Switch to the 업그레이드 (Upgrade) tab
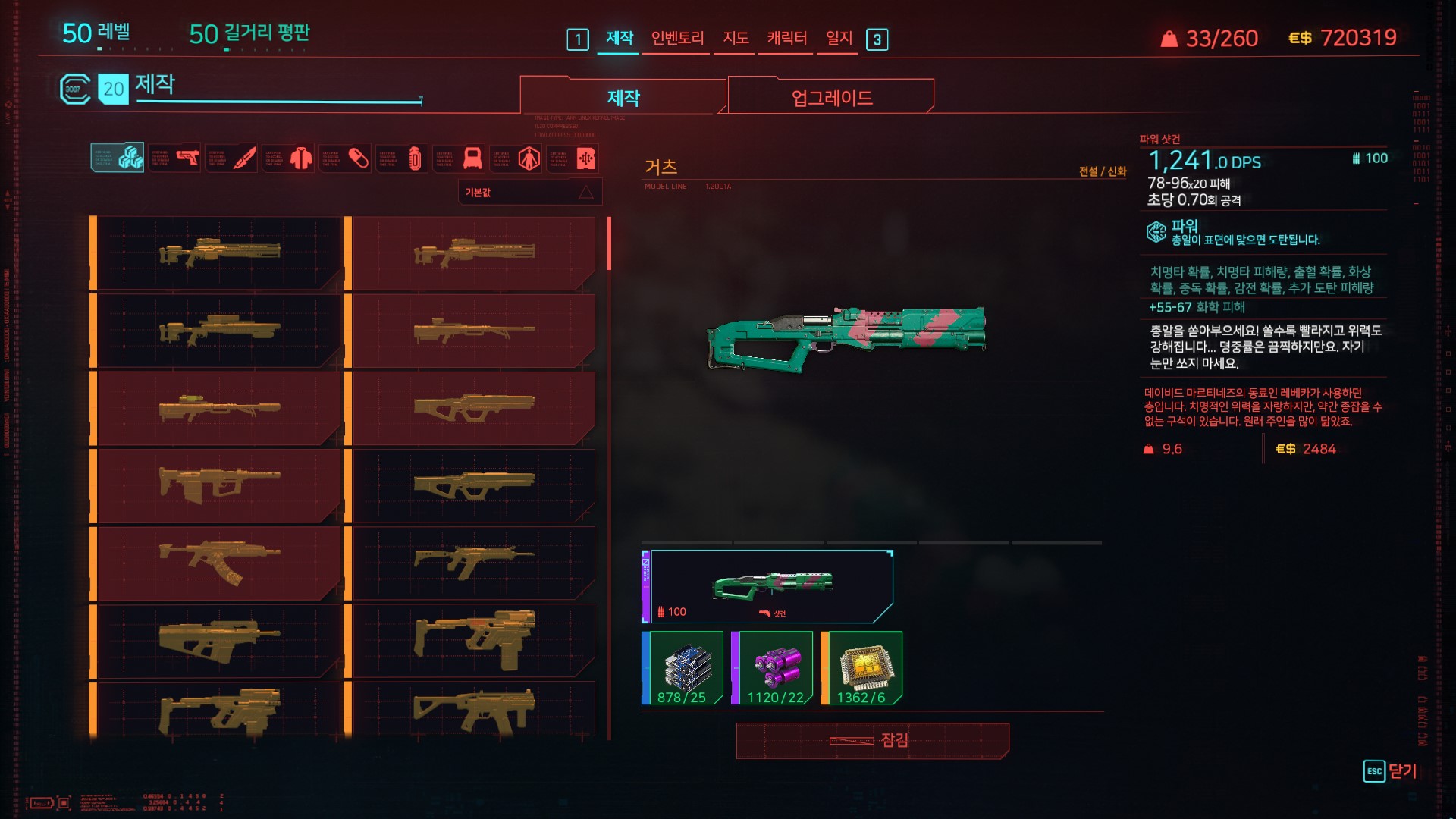 click(831, 98)
